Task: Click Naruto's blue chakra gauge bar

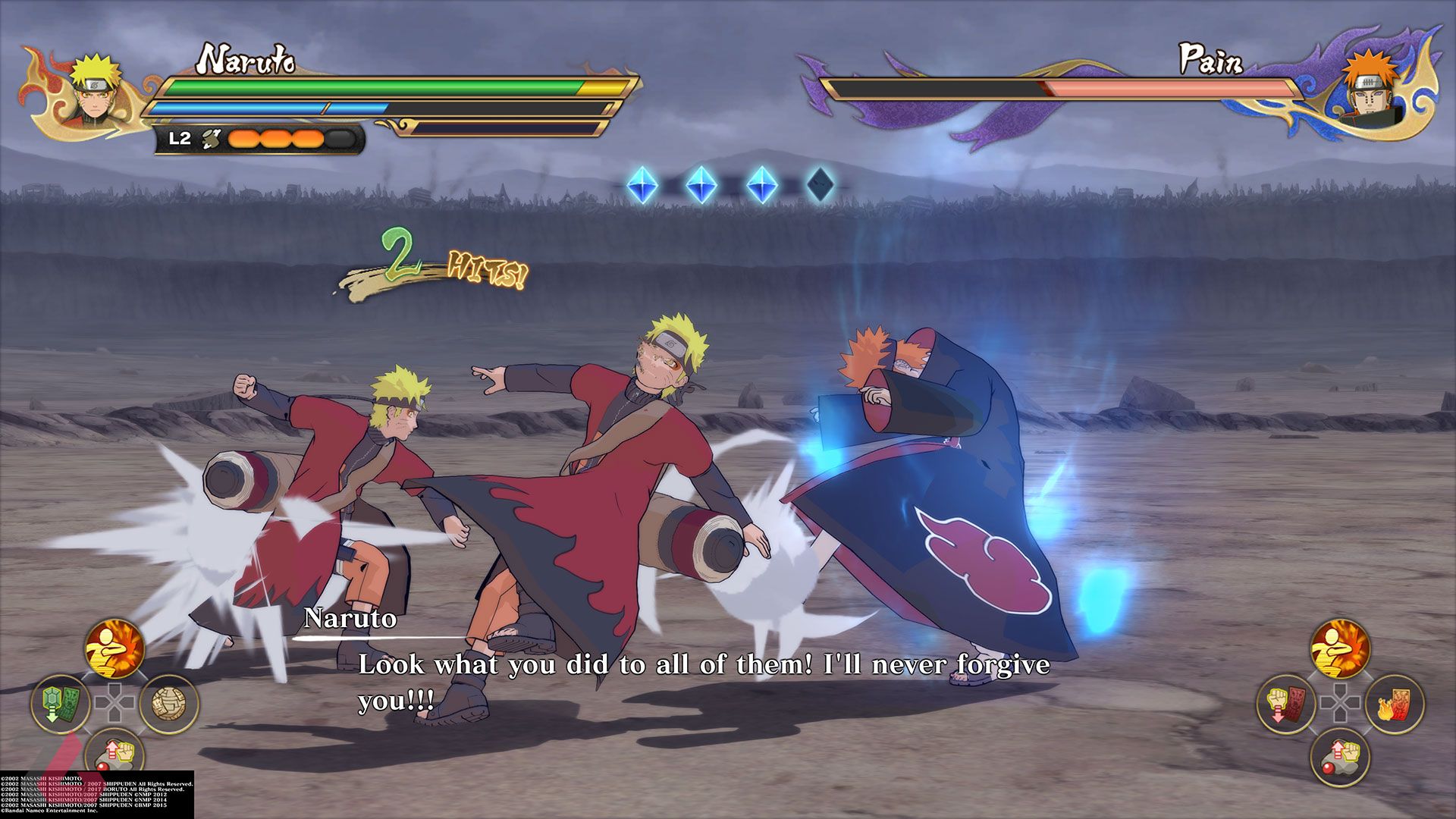Action: pyautogui.click(x=269, y=106)
